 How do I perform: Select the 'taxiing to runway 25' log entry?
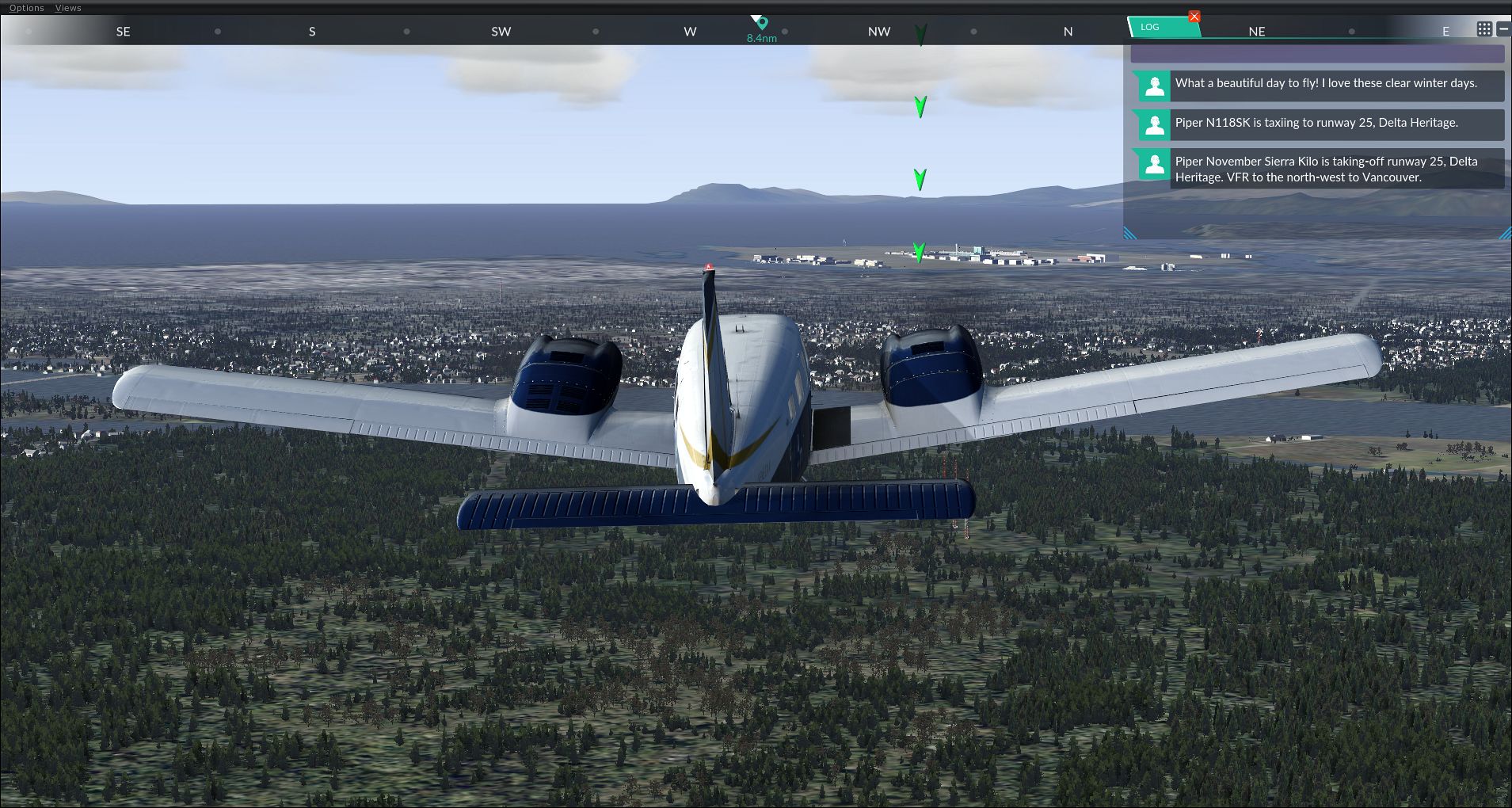1316,123
